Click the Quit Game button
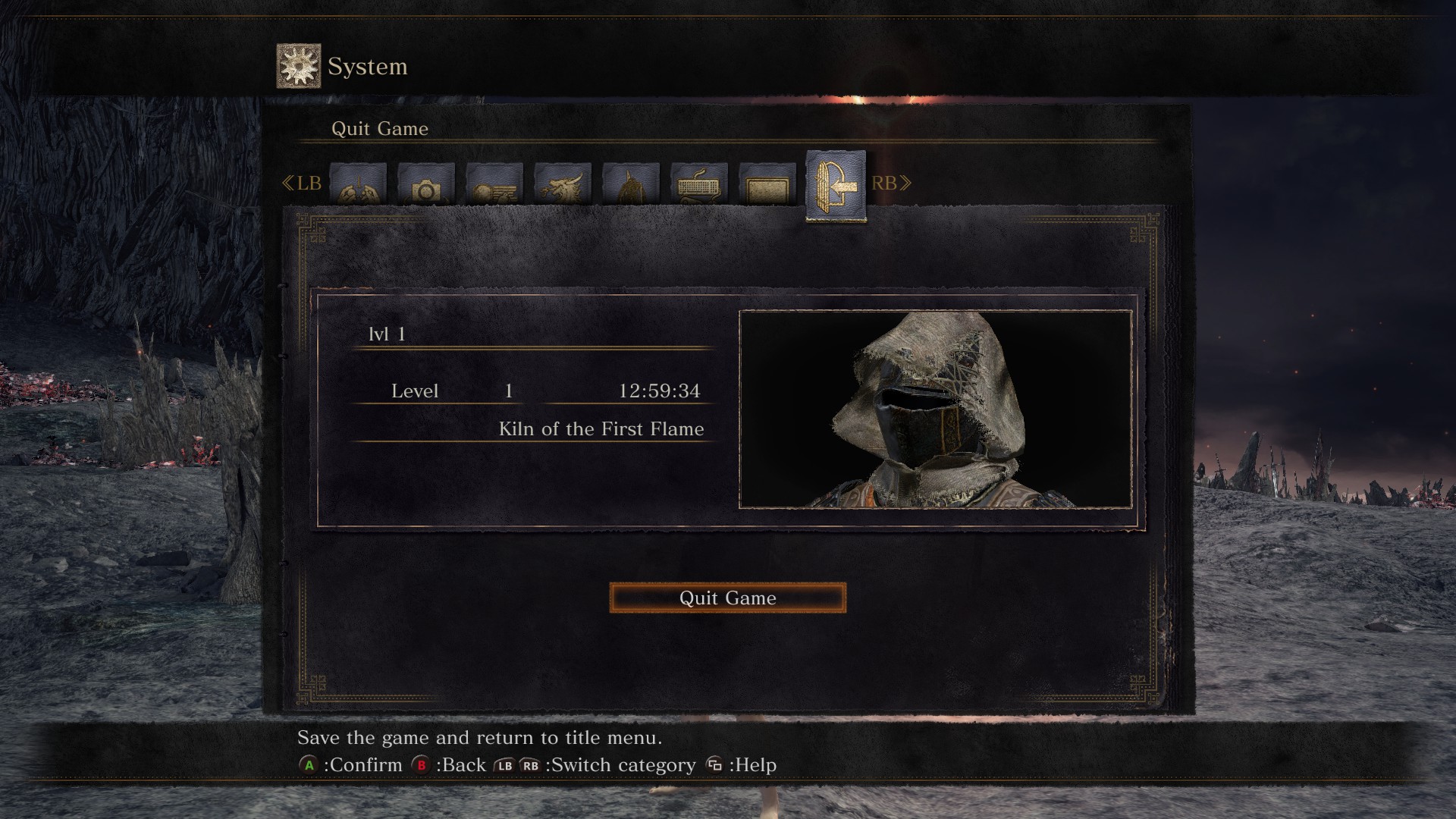The height and width of the screenshot is (819, 1456). [727, 598]
